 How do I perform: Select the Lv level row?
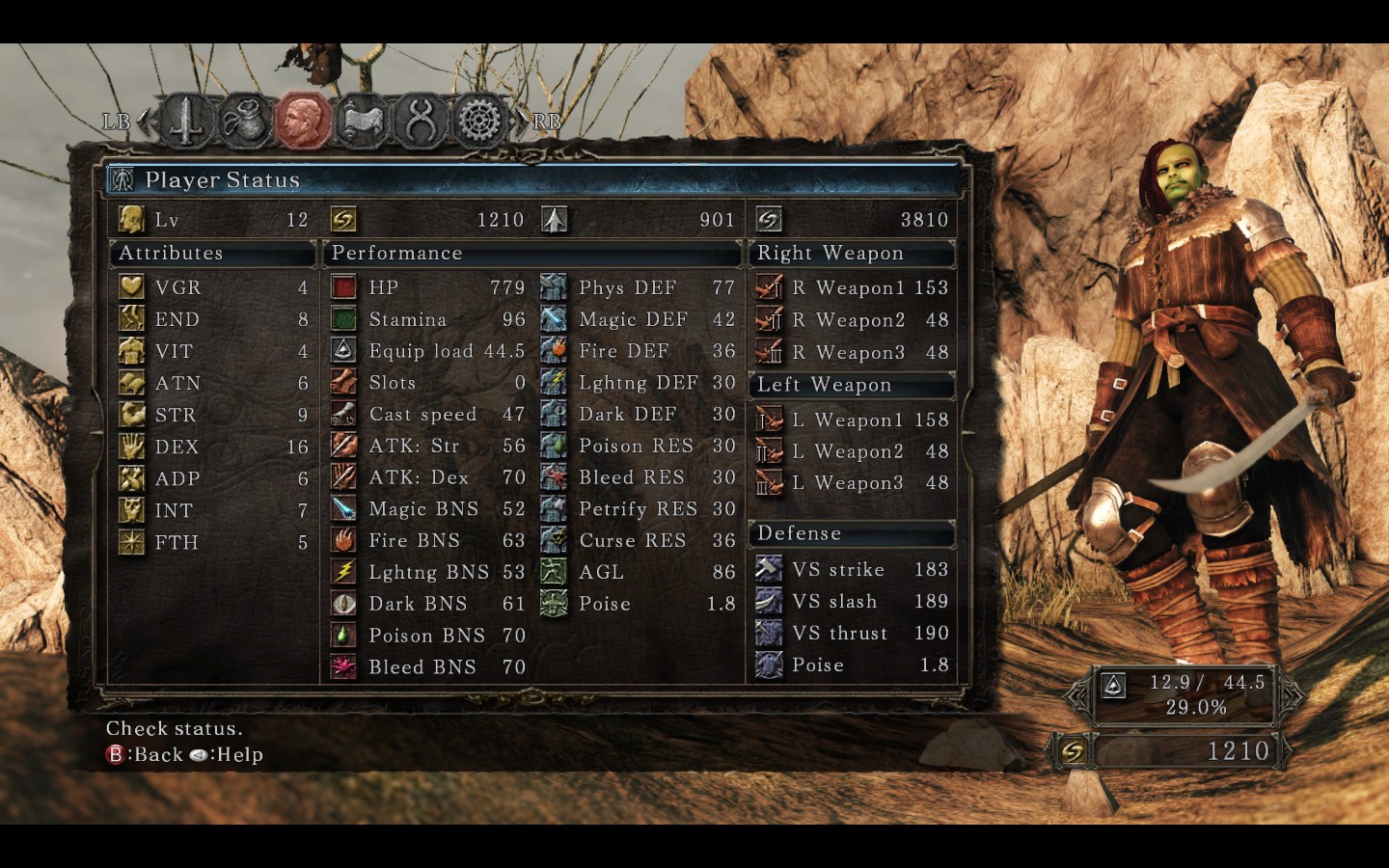click(213, 220)
